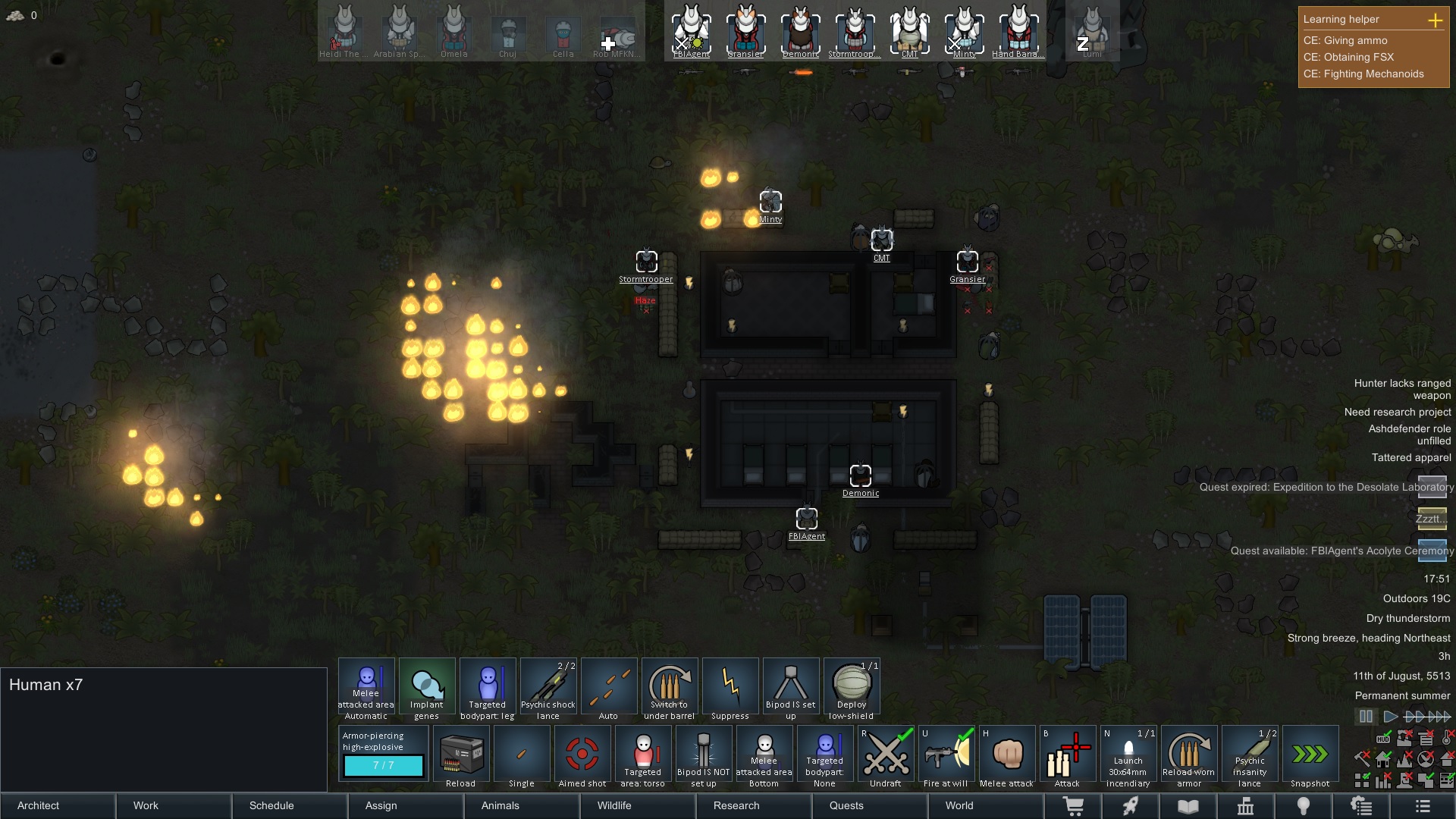Select the Suppress order icon

730,686
